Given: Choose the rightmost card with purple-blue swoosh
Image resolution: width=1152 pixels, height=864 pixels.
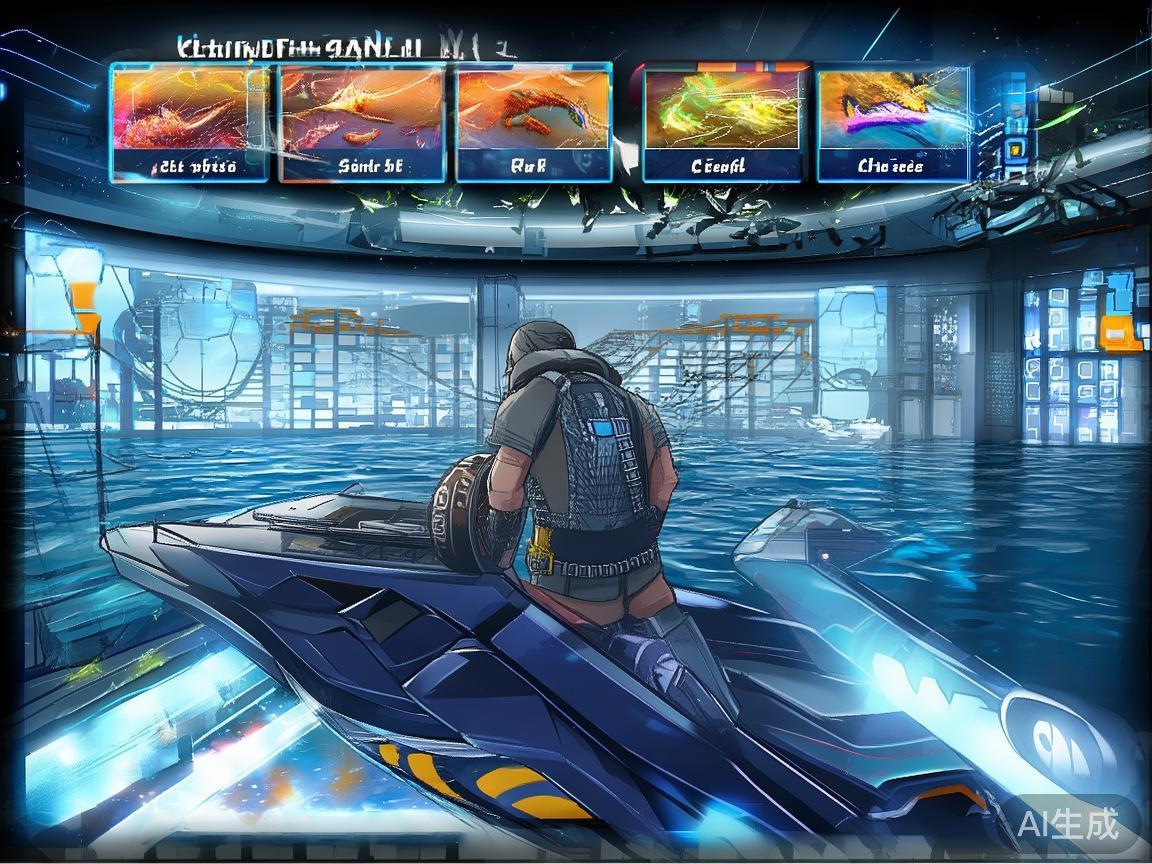Looking at the screenshot, I should coord(893,123).
